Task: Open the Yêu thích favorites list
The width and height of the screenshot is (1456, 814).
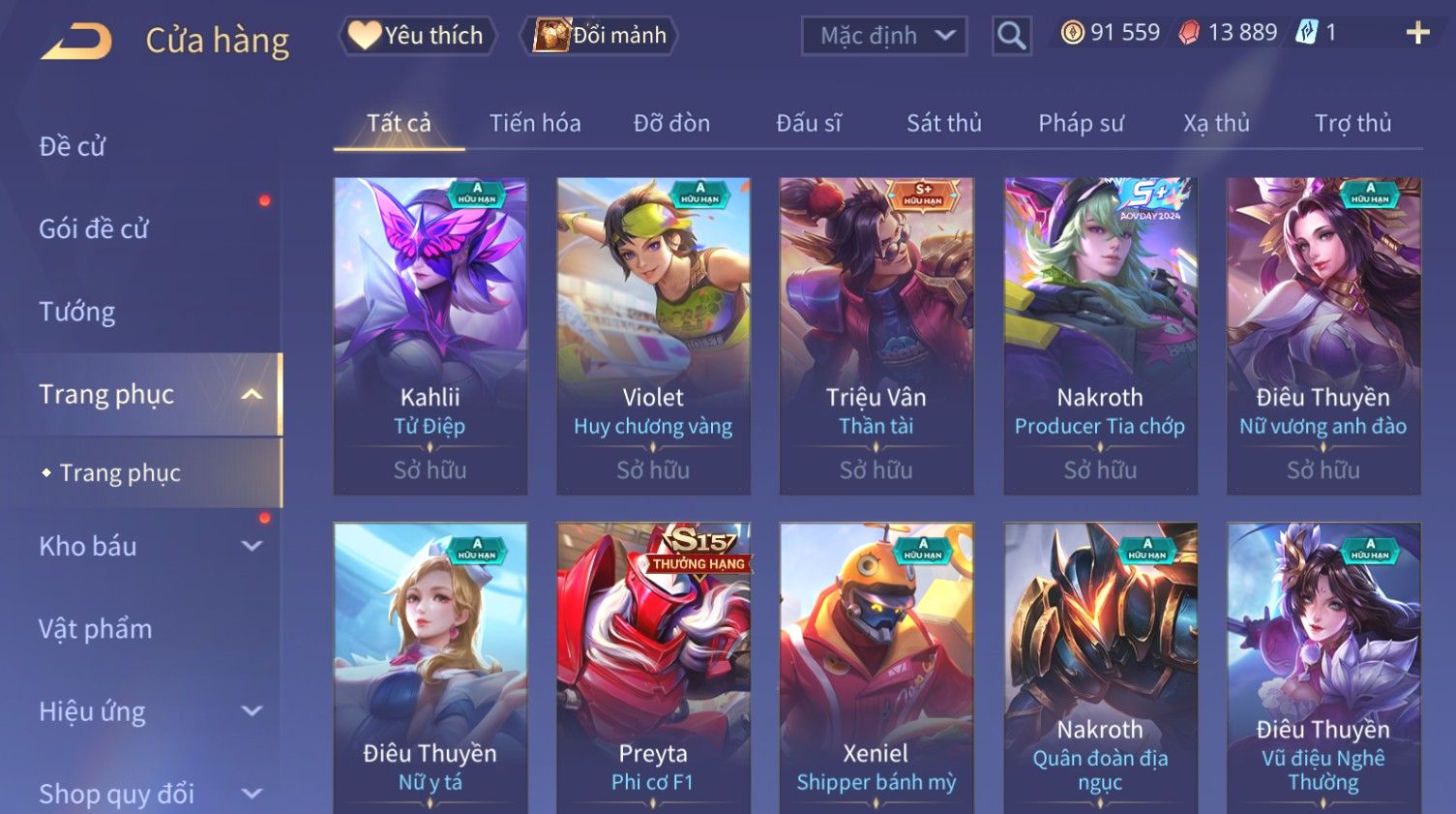Action: click(x=417, y=36)
